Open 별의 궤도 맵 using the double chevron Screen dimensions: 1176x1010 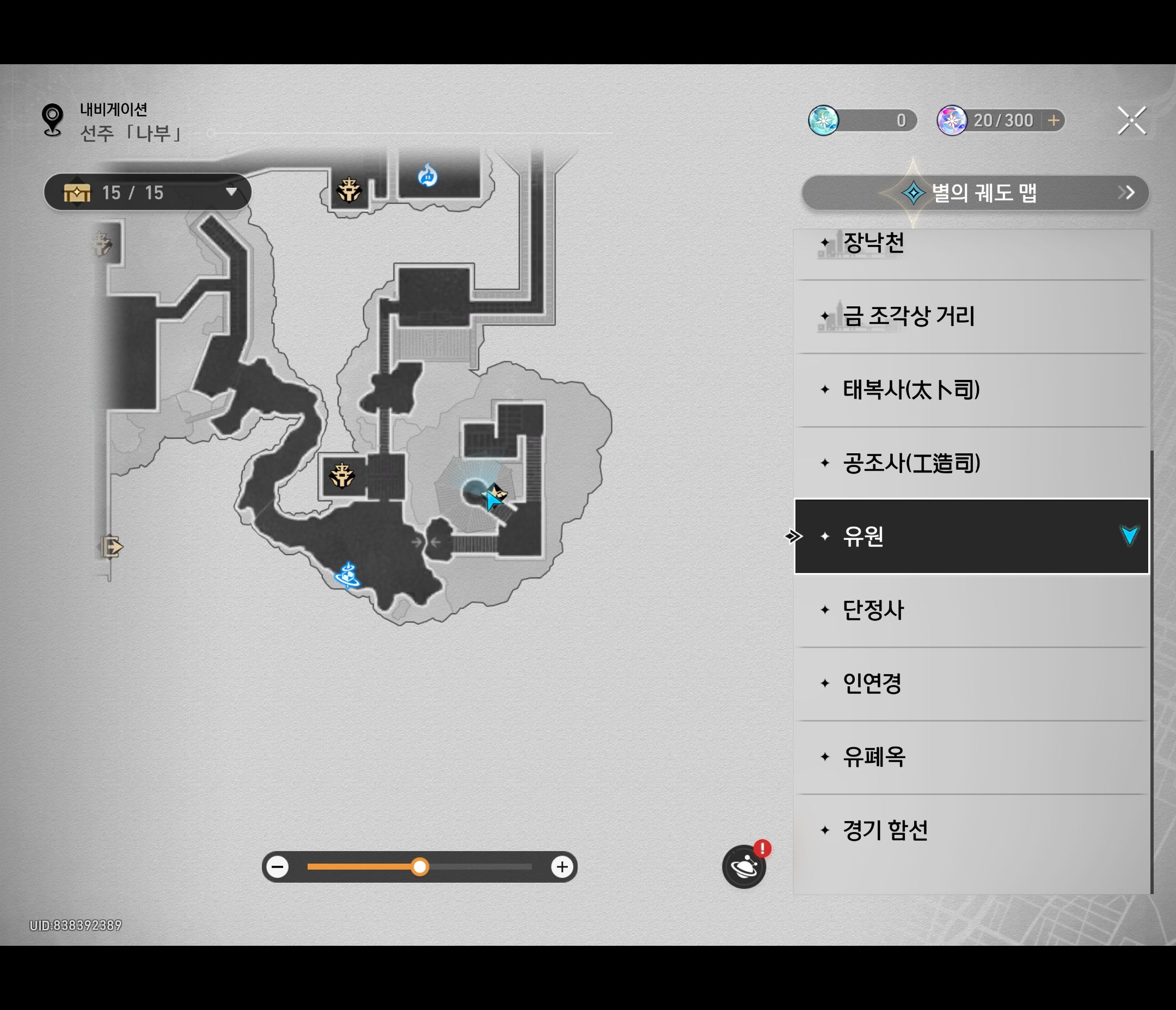click(1126, 192)
